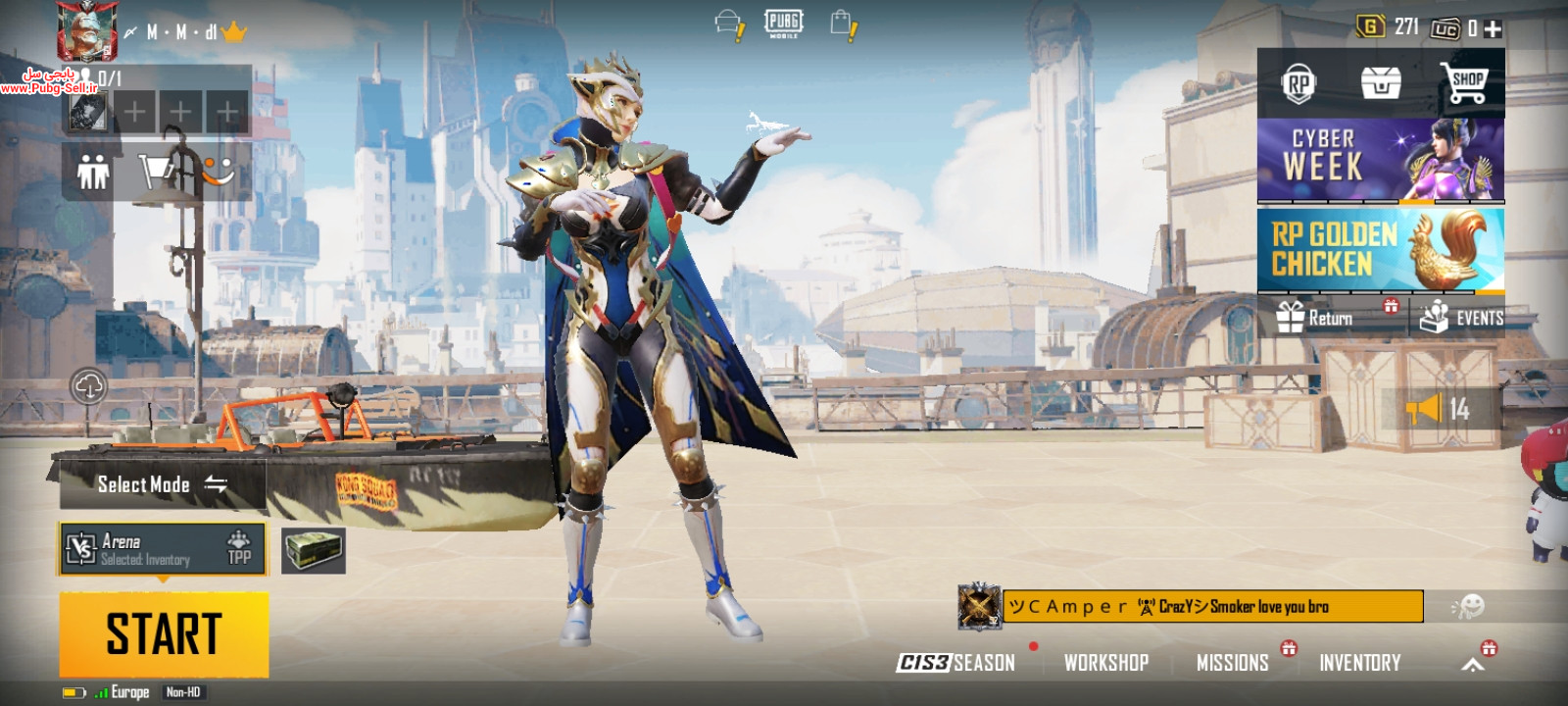Open the Royale Pass RP icon
The image size is (1568, 706).
pyautogui.click(x=1298, y=83)
